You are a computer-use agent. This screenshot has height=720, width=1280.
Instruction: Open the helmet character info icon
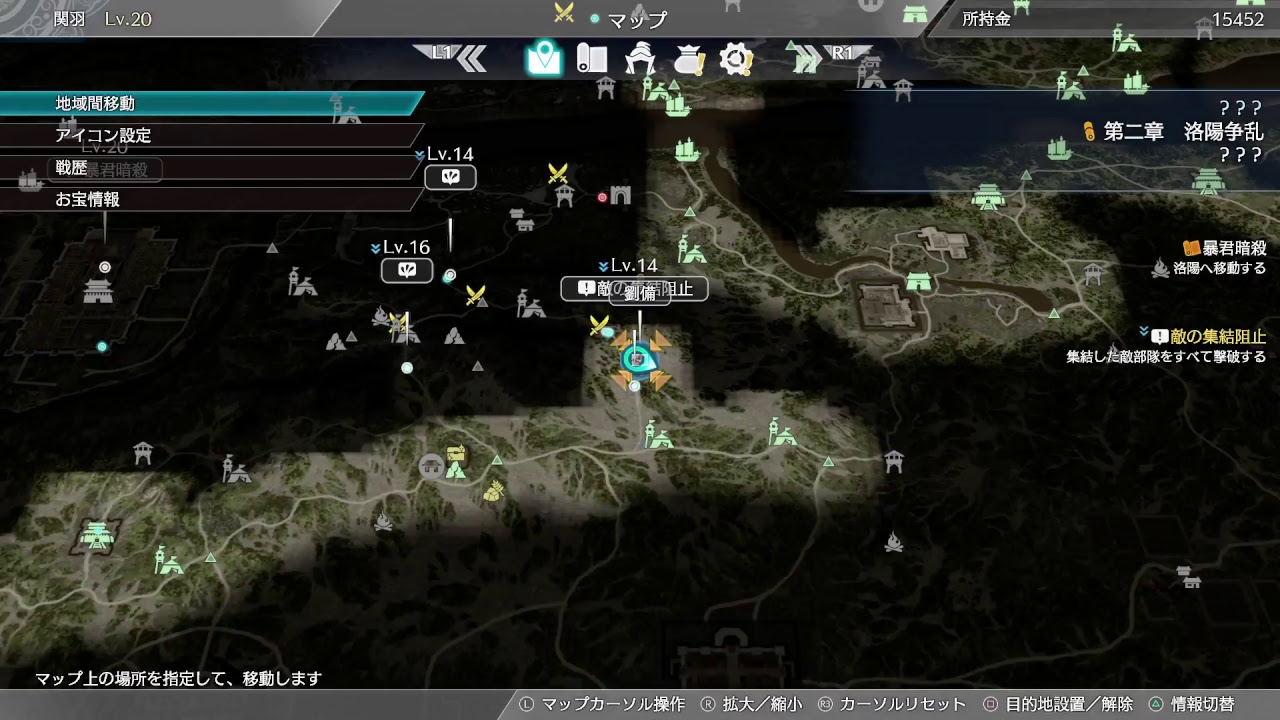pos(638,59)
